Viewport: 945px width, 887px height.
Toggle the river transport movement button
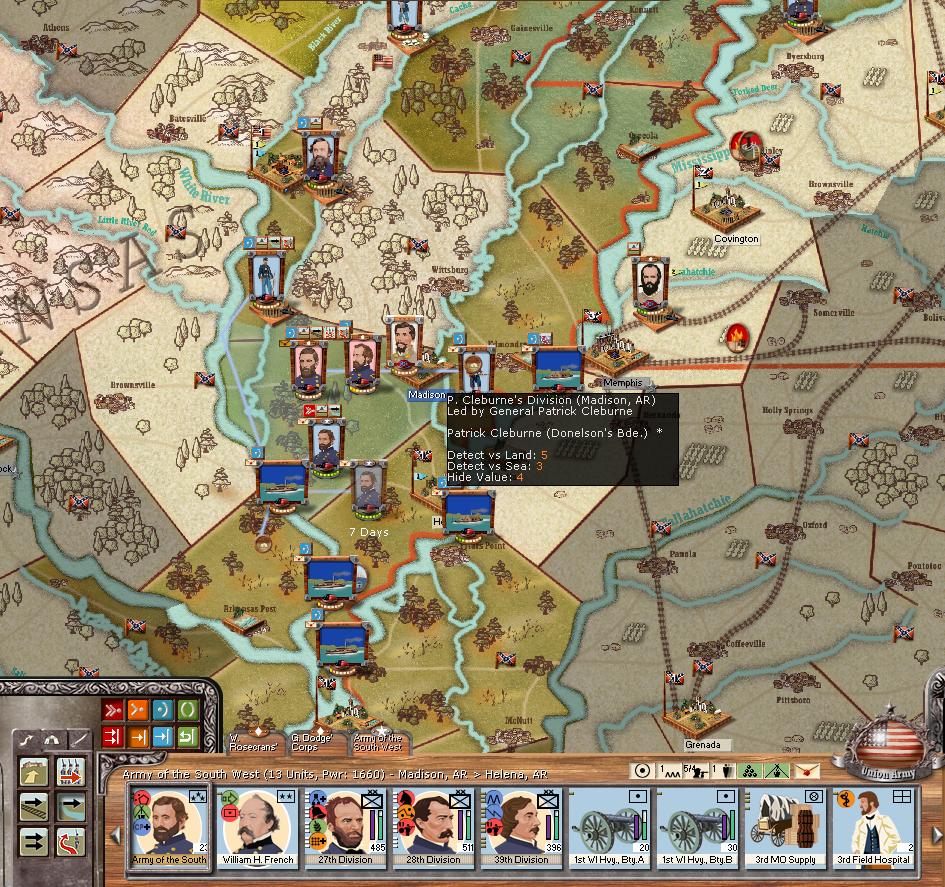(72, 808)
